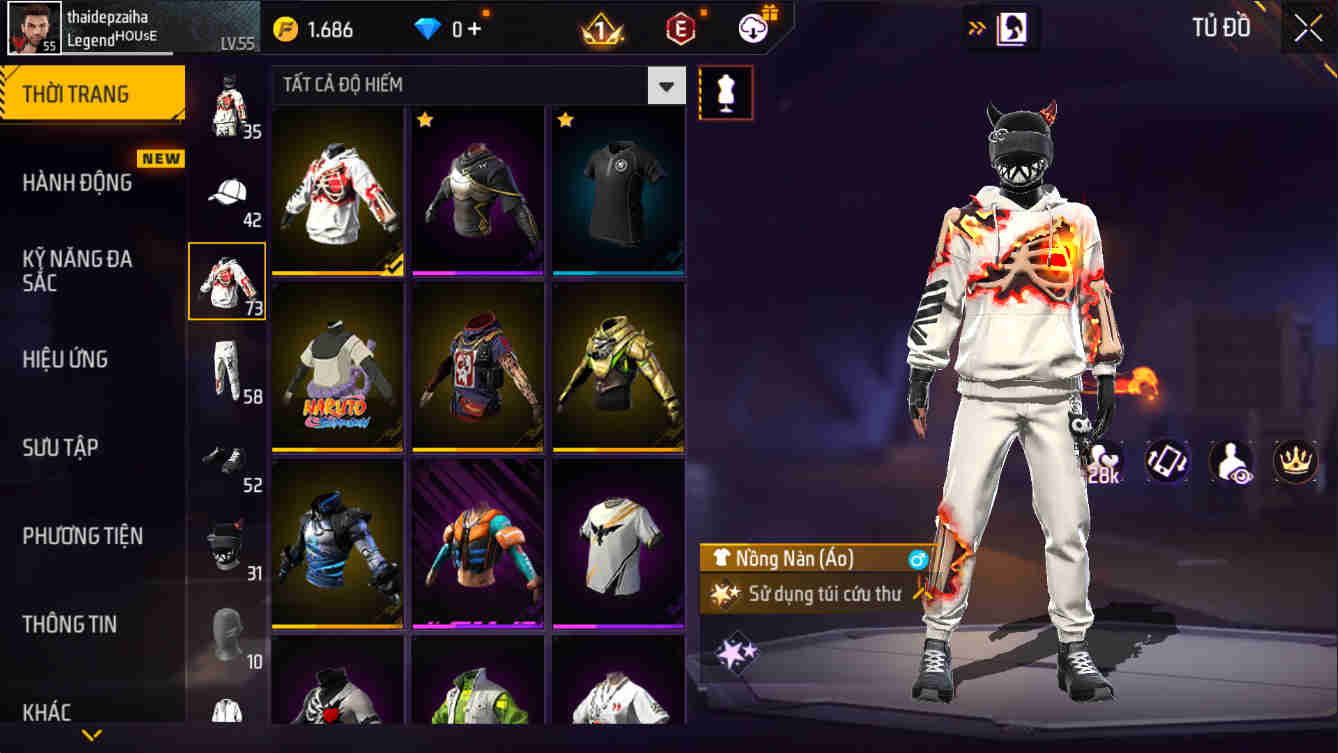This screenshot has width=1338, height=753.
Task: Open the diamond top-up with the plus icon
Action: [x=471, y=30]
